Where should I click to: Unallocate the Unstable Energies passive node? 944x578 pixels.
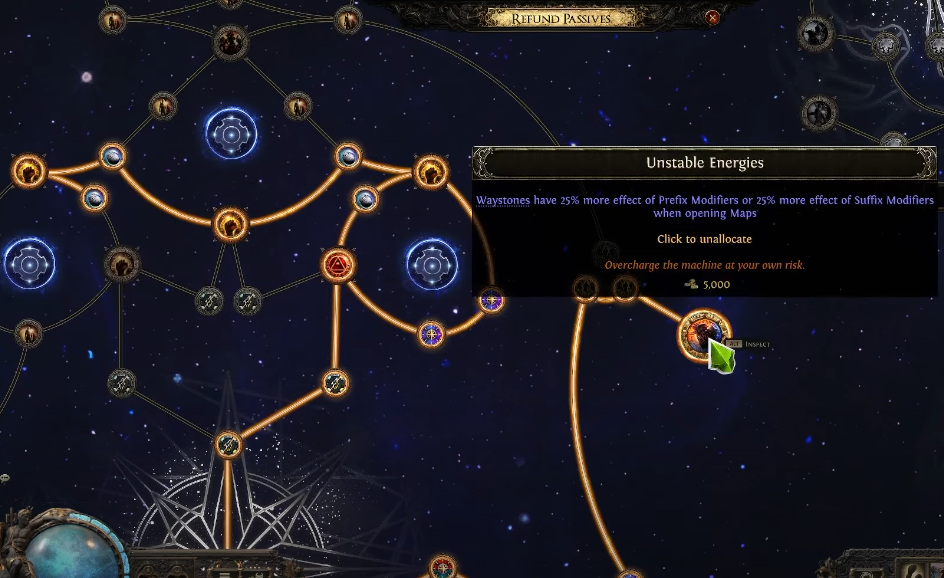(x=703, y=334)
